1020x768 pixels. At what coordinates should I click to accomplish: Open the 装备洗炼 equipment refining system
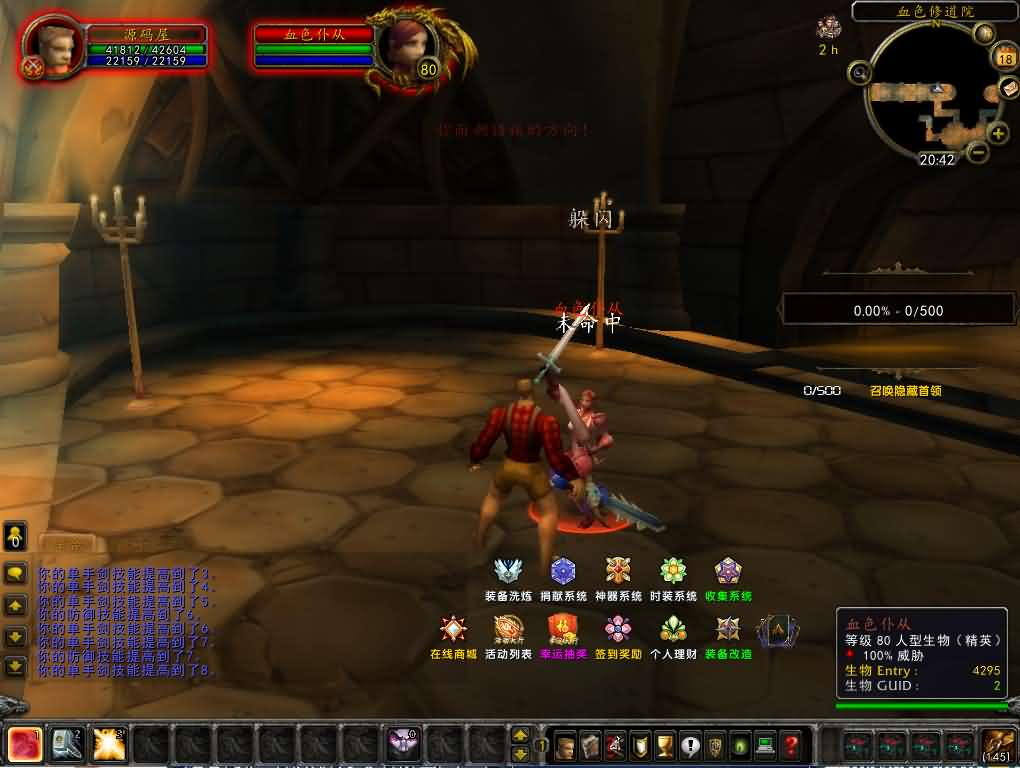(508, 572)
